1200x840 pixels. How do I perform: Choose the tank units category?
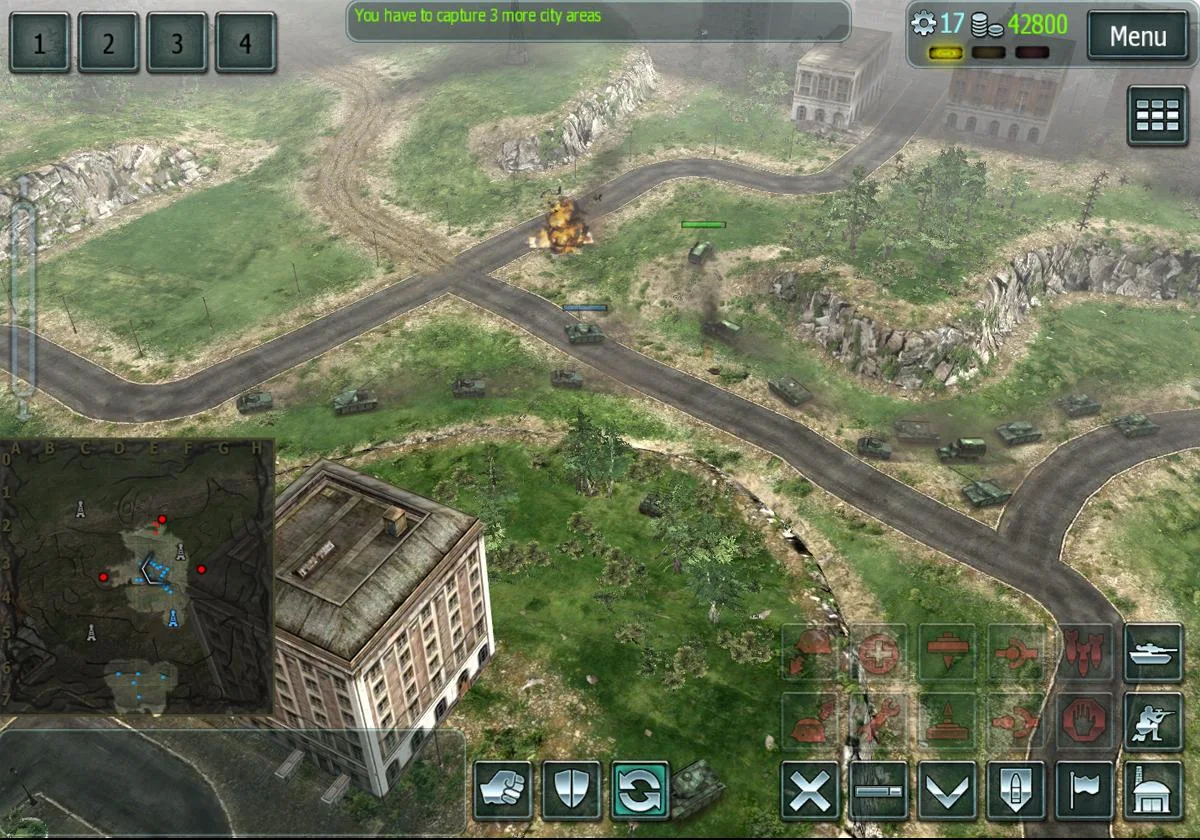click(1153, 654)
